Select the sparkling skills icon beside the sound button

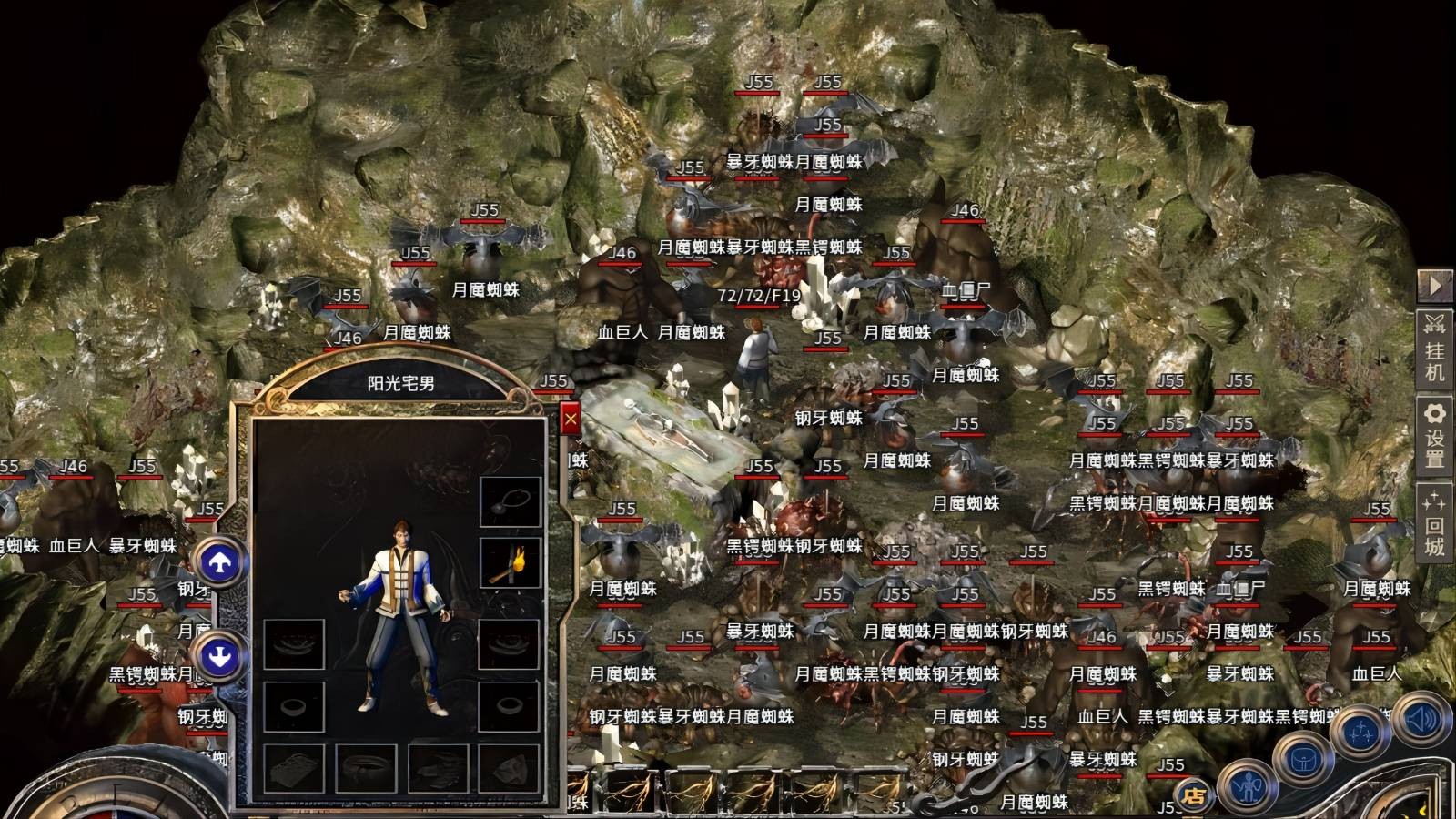click(1360, 733)
